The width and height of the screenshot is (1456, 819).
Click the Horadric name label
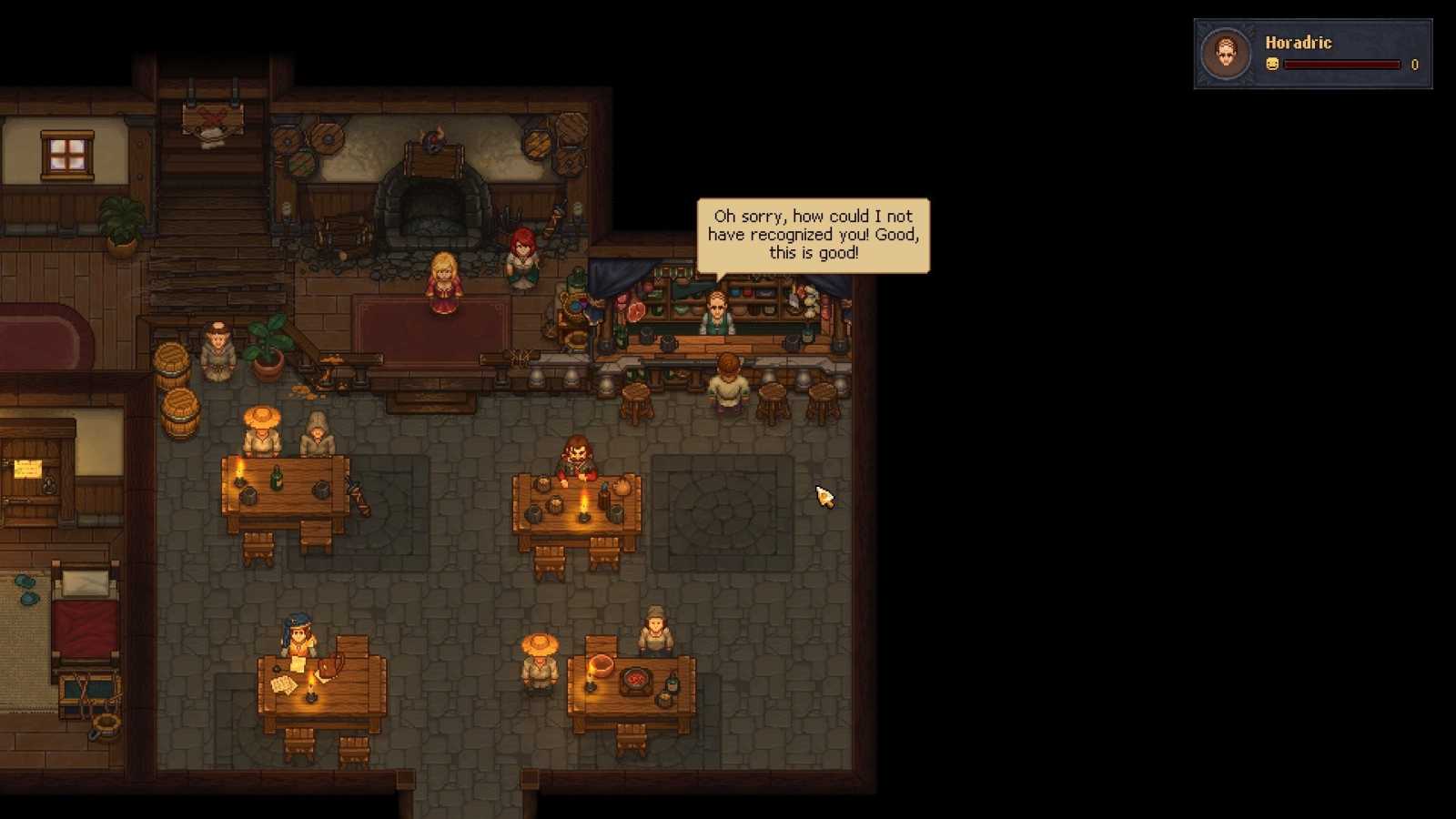[x=1299, y=43]
